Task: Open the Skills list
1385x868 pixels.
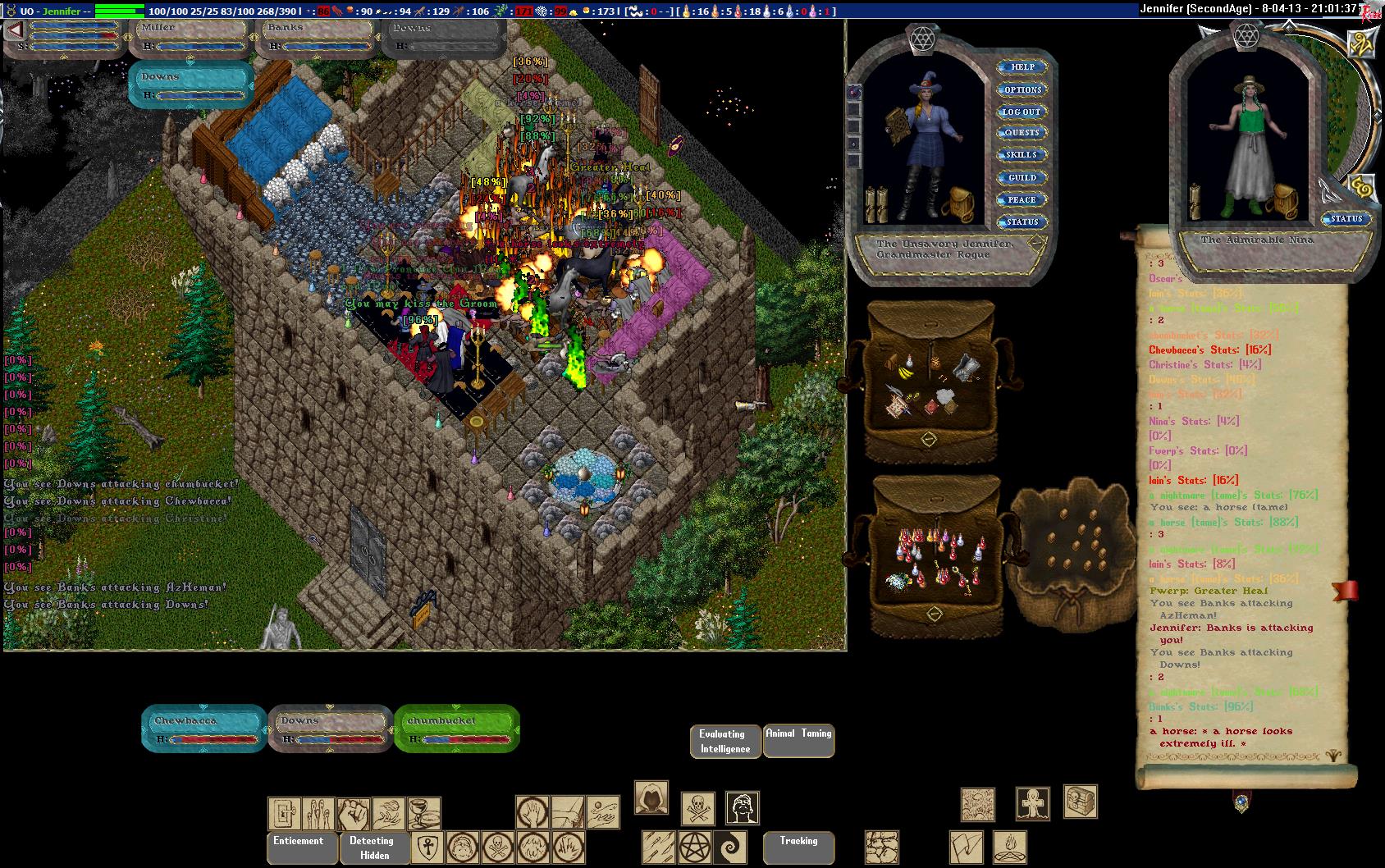Action: [1022, 155]
